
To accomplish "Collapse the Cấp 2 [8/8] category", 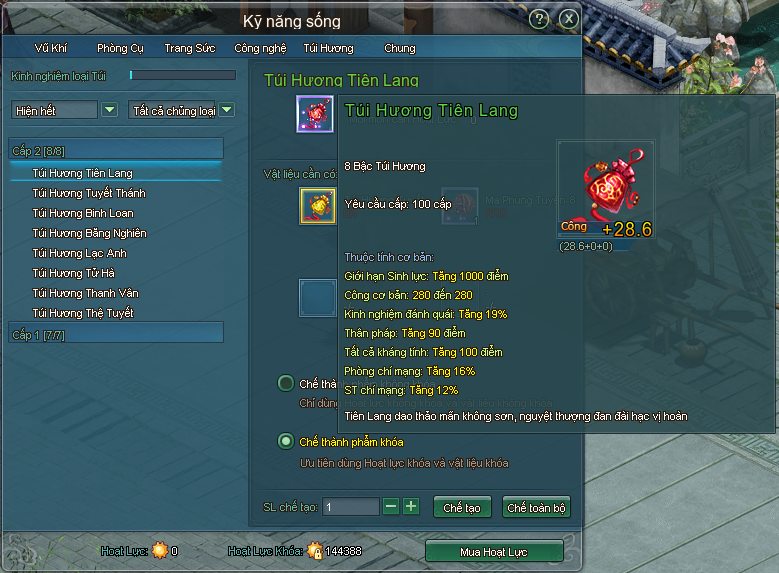I will click(x=115, y=150).
